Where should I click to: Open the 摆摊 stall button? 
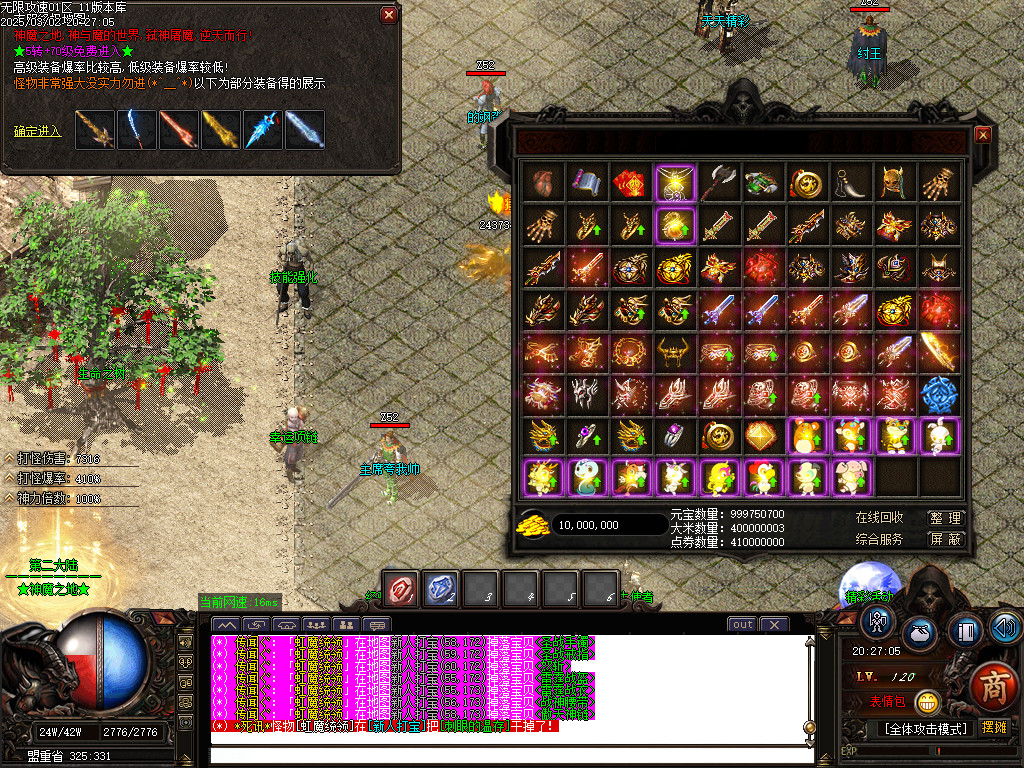coord(995,727)
